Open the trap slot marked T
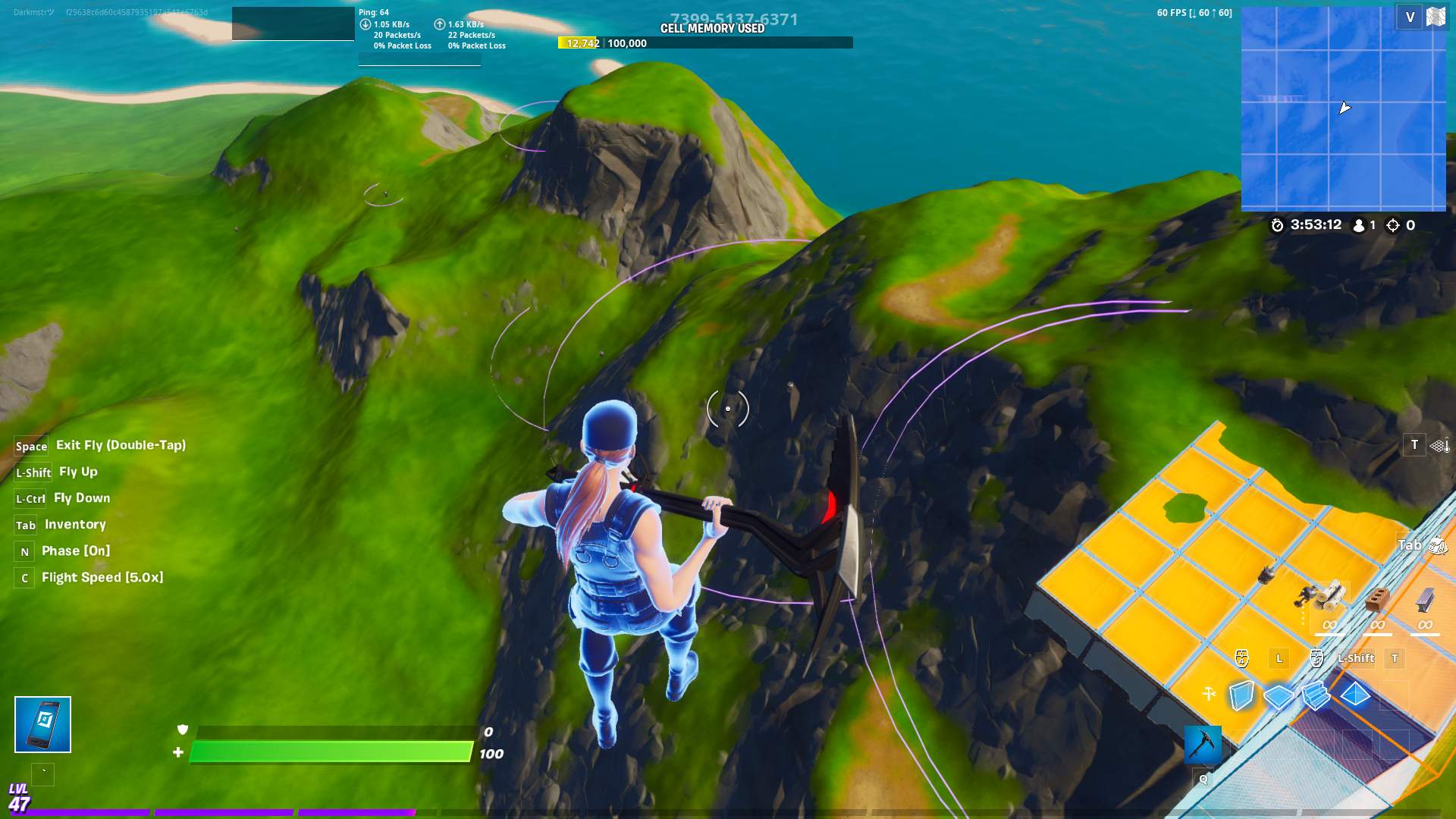Image resolution: width=1456 pixels, height=819 pixels. tap(1414, 445)
